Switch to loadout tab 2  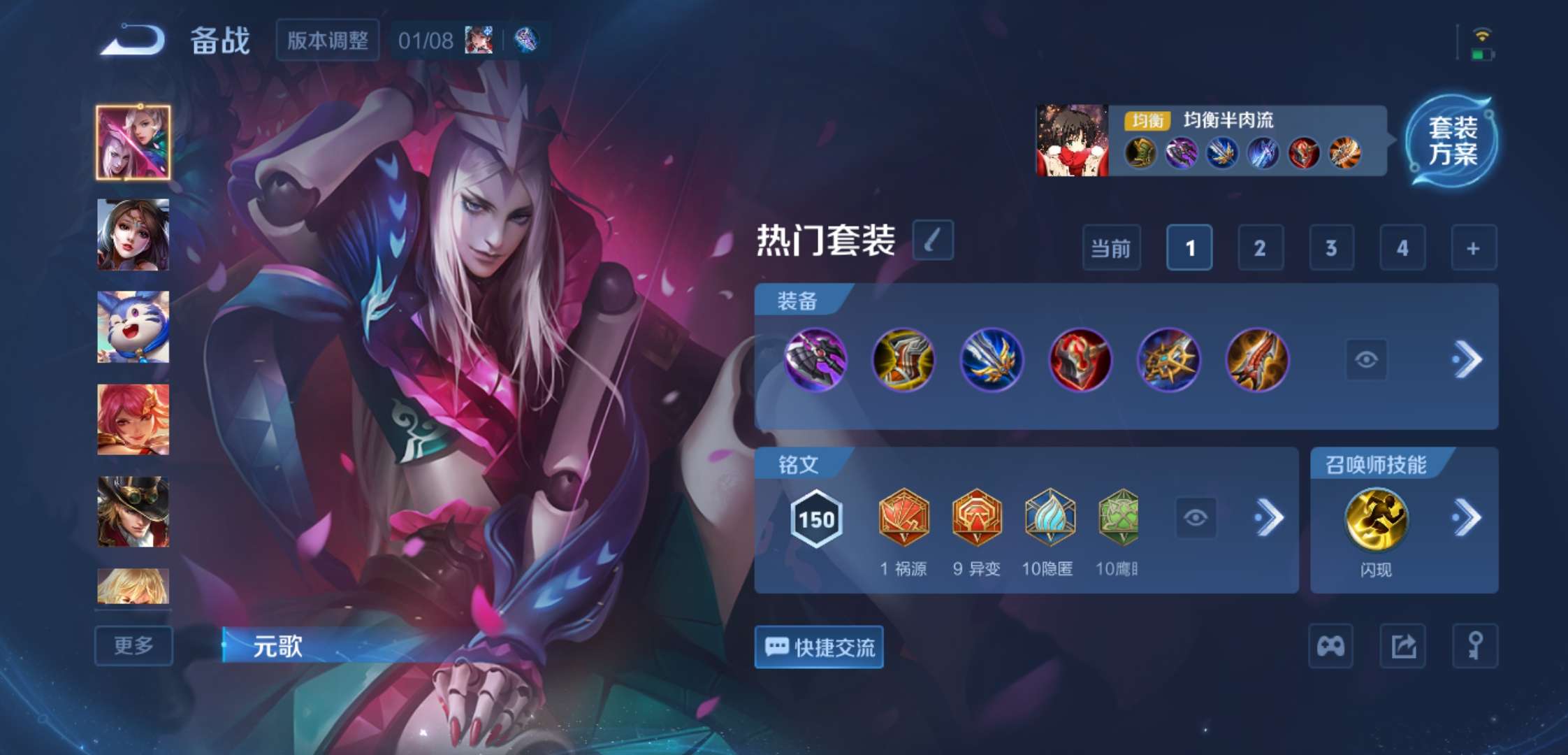(x=1259, y=248)
